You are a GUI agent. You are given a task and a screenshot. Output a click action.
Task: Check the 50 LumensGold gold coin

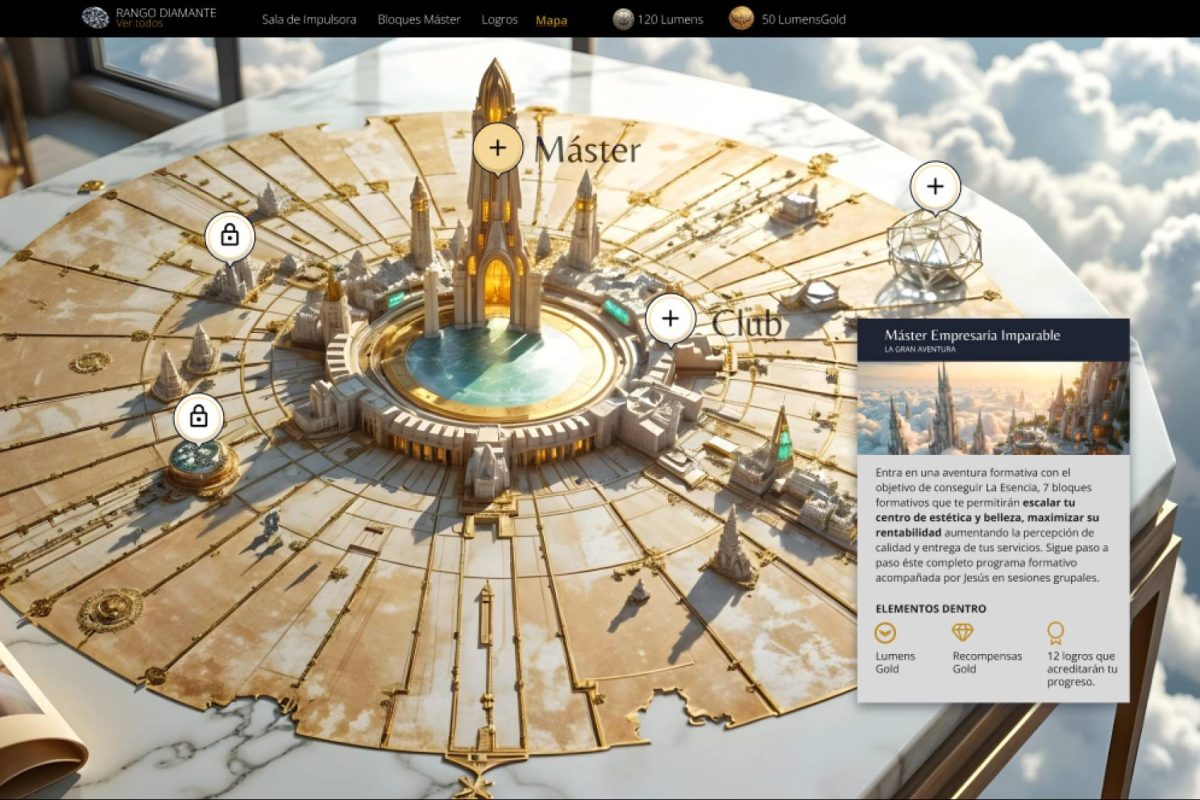click(741, 19)
